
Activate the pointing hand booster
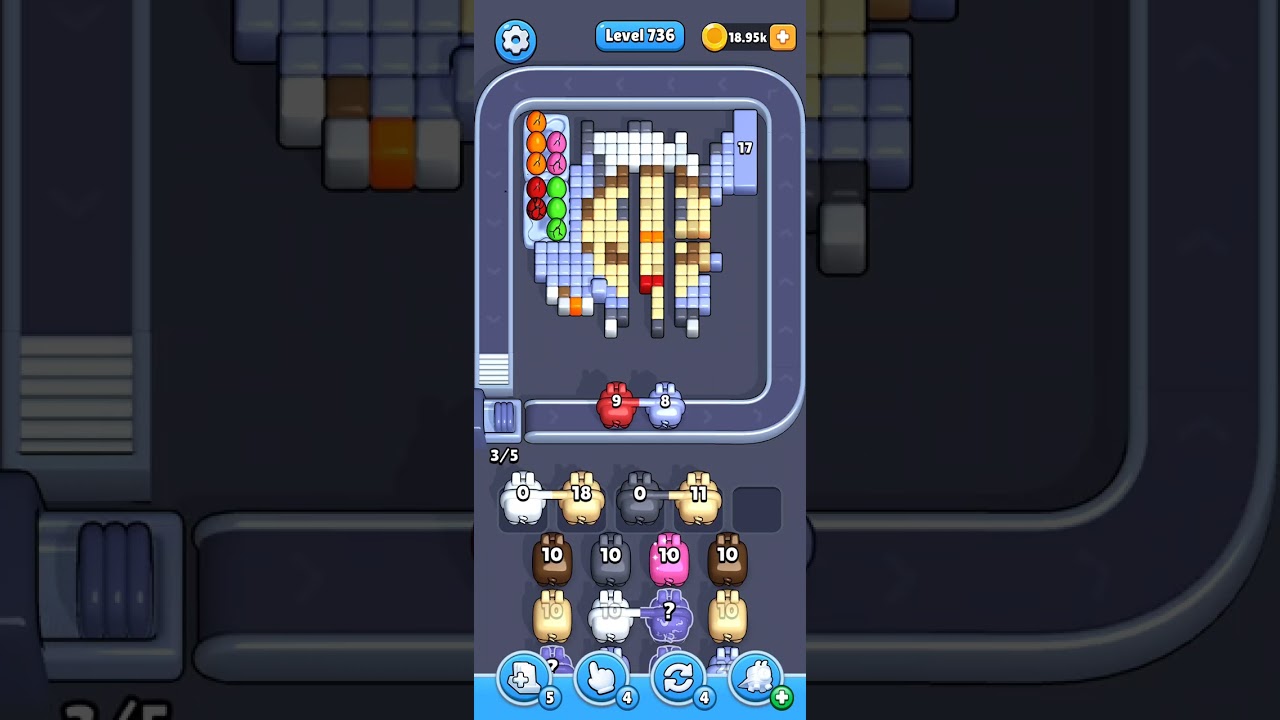[602, 679]
